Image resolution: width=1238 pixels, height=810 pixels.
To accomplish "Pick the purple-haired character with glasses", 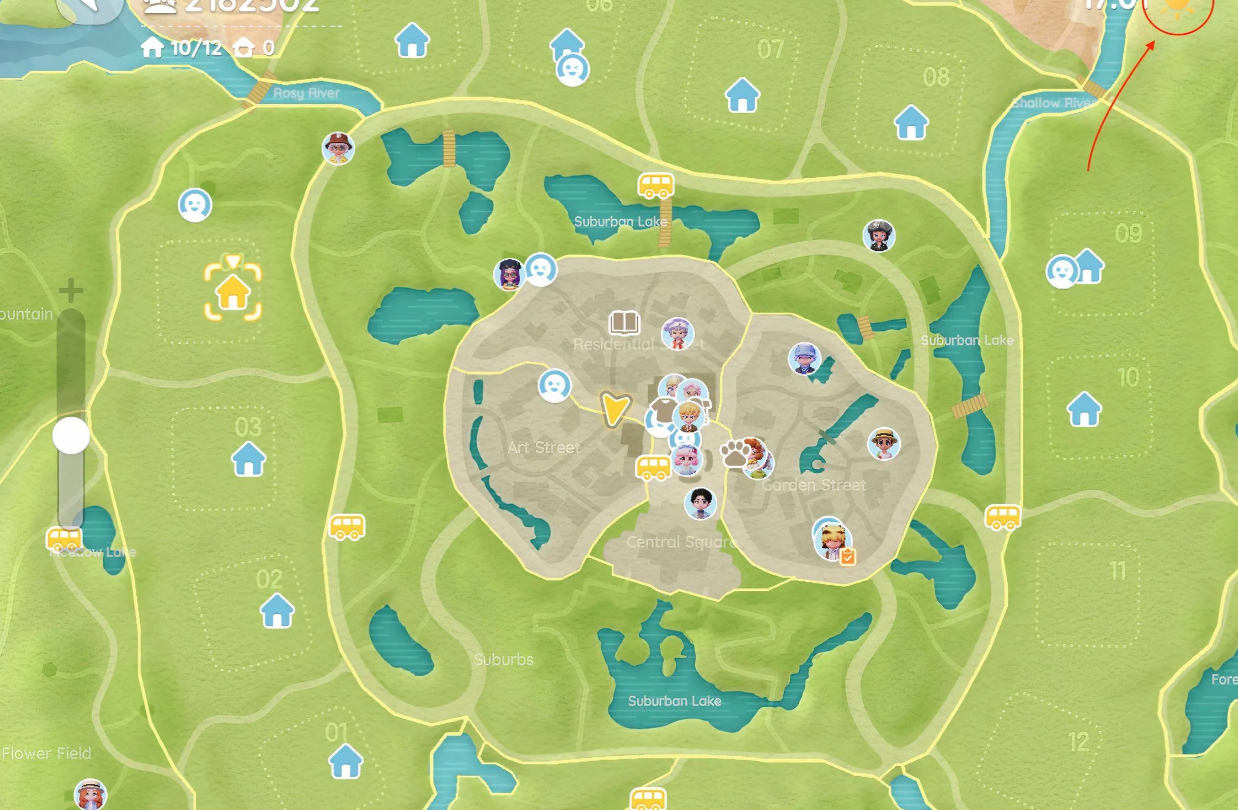I will click(x=509, y=272).
